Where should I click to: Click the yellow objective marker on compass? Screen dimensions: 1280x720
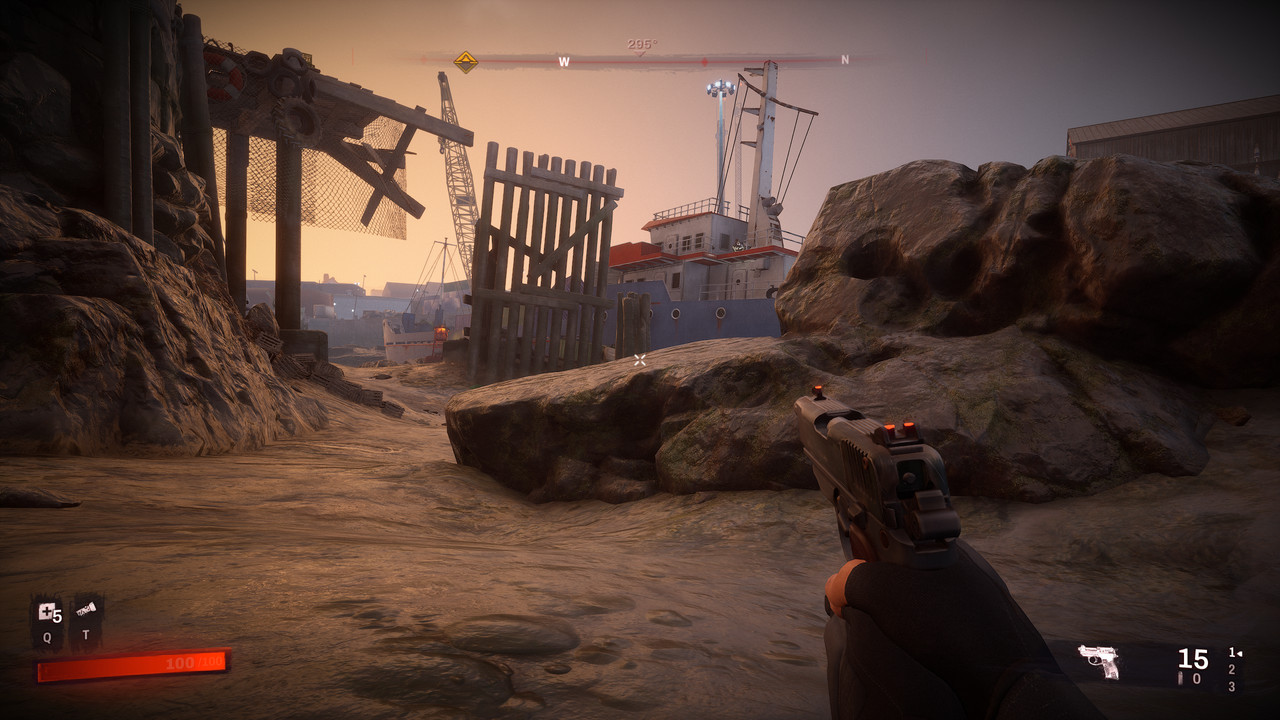pyautogui.click(x=465, y=61)
